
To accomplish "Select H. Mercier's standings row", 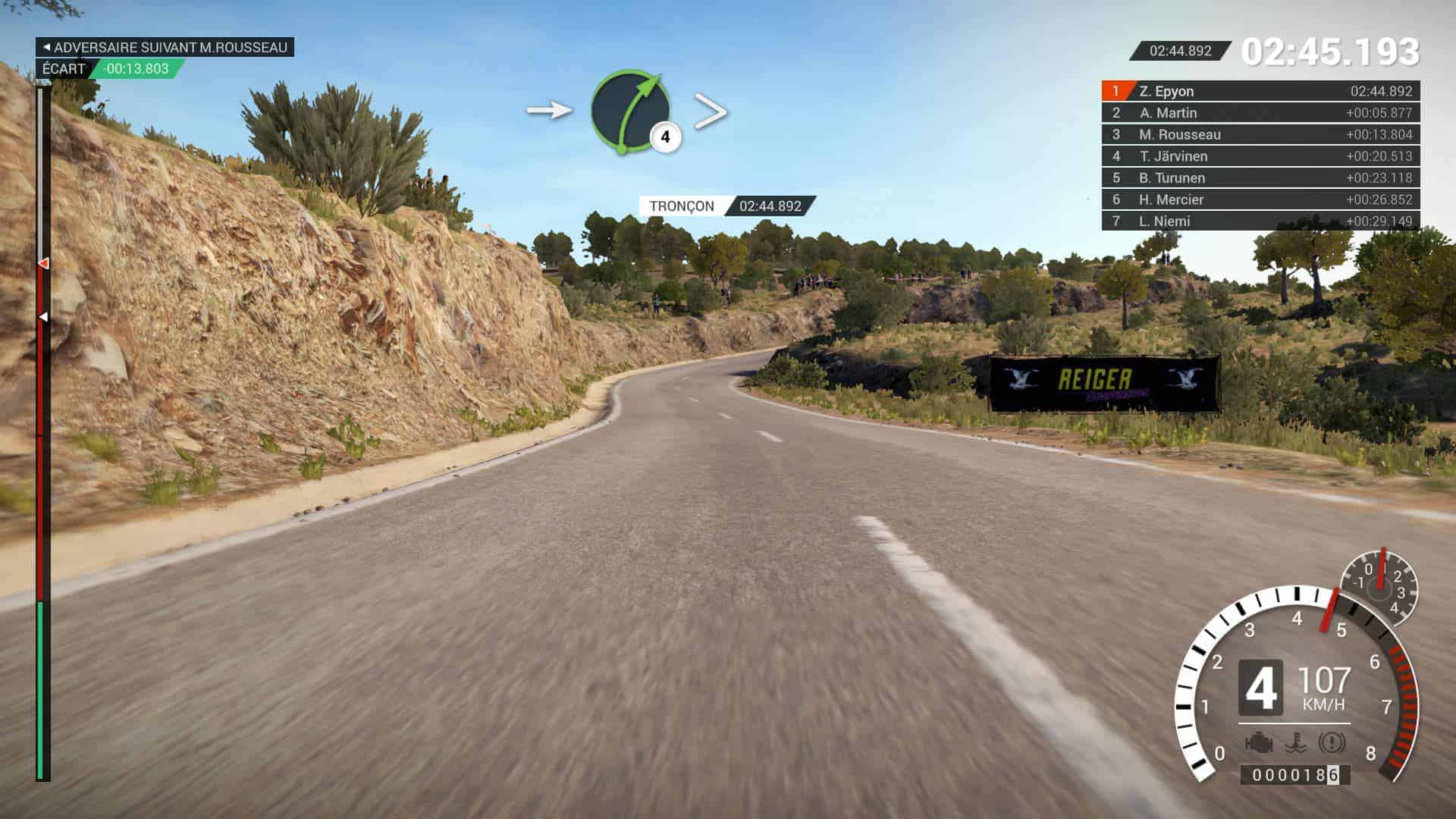I will [1260, 199].
